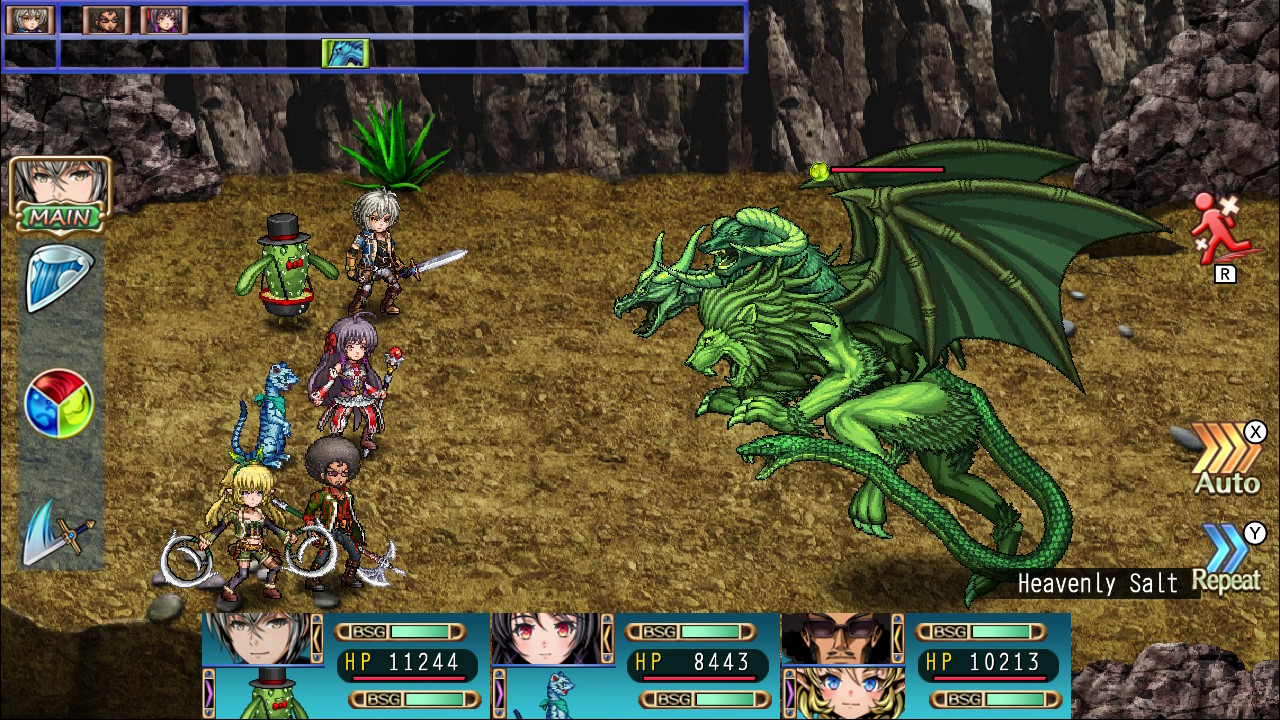The image size is (1280, 720).
Task: Open the tri-colored orb skills icon
Action: coord(58,404)
